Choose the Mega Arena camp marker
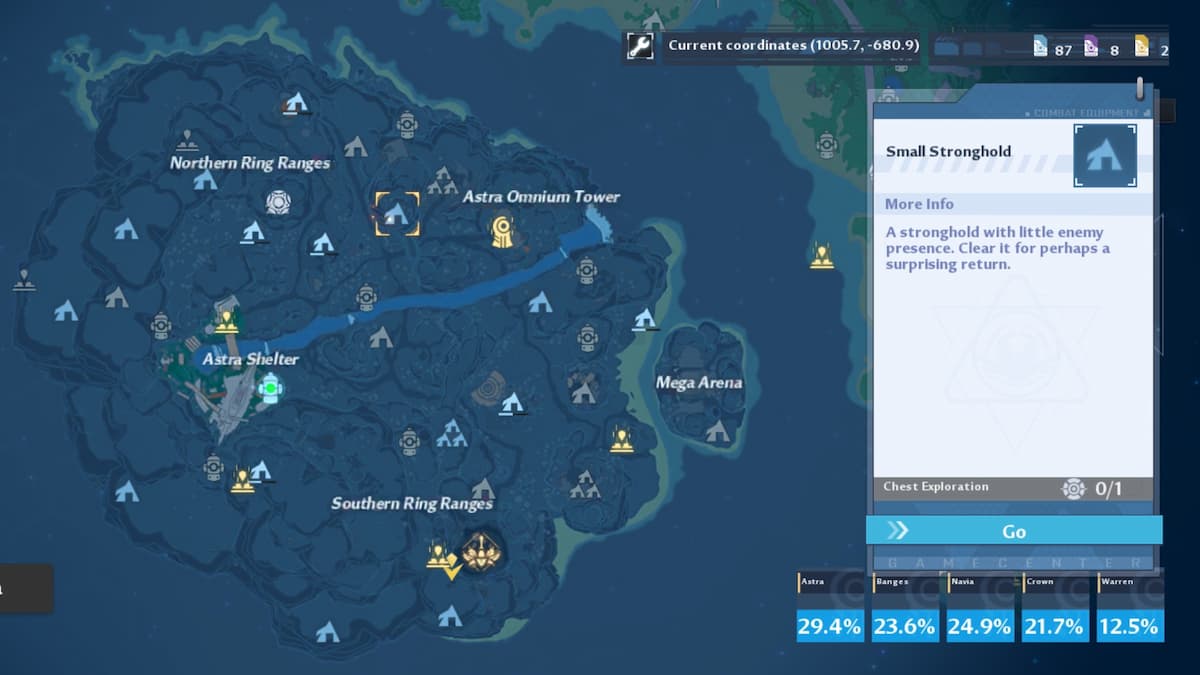This screenshot has width=1200, height=675. coord(716,432)
